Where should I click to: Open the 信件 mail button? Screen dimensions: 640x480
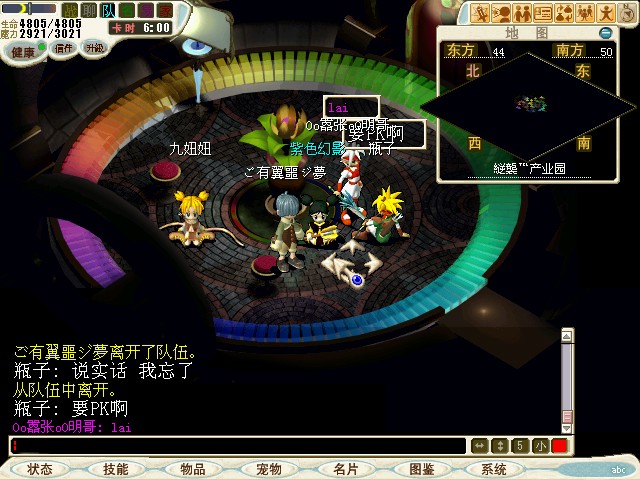point(64,48)
